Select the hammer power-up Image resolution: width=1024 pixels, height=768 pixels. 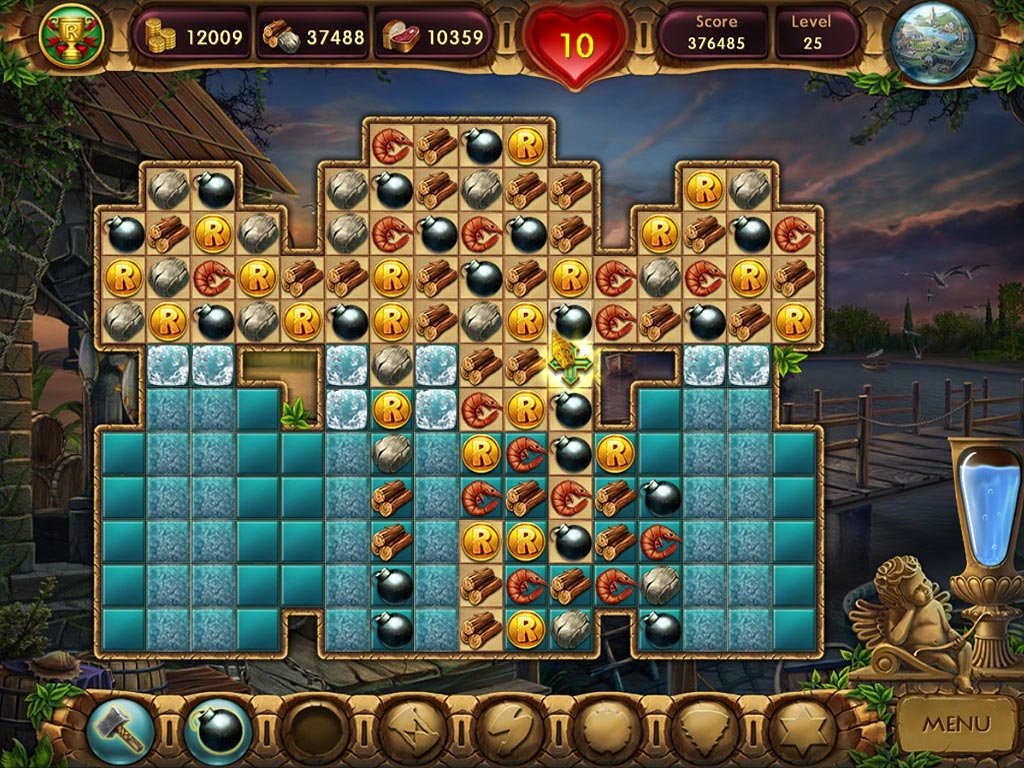[x=121, y=730]
